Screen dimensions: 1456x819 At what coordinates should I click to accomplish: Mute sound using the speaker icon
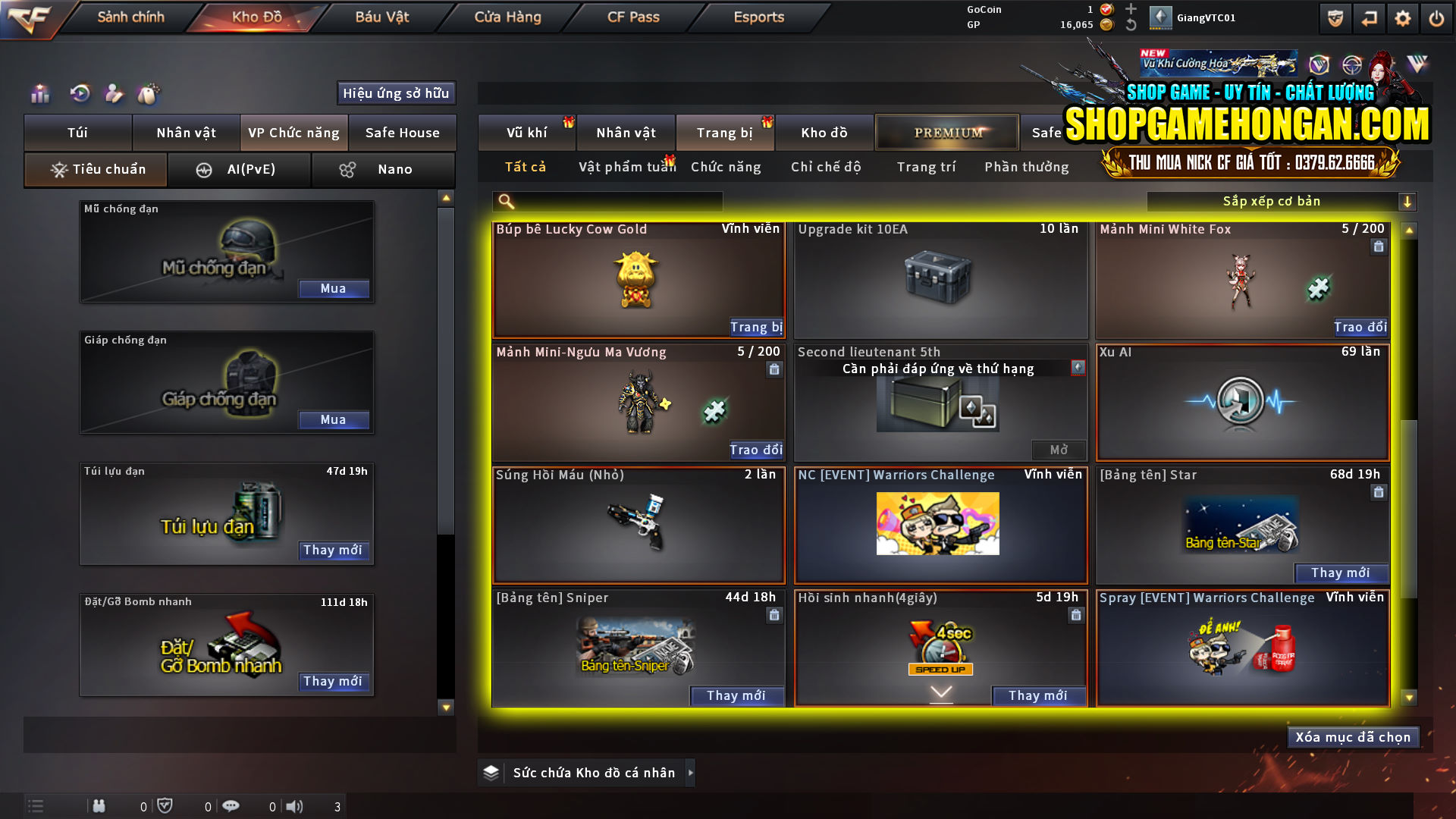[295, 806]
